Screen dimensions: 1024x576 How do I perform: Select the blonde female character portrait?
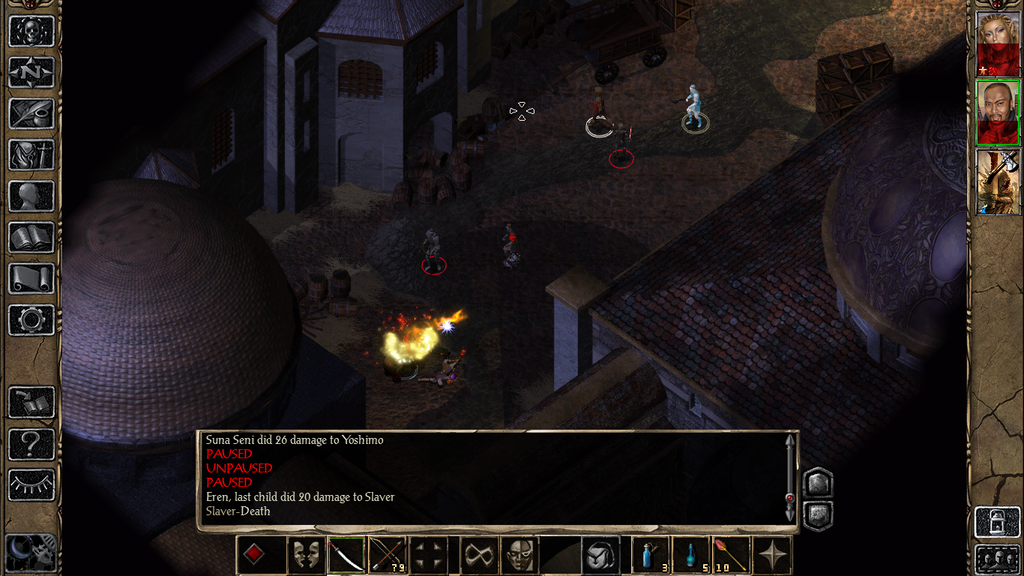point(997,43)
